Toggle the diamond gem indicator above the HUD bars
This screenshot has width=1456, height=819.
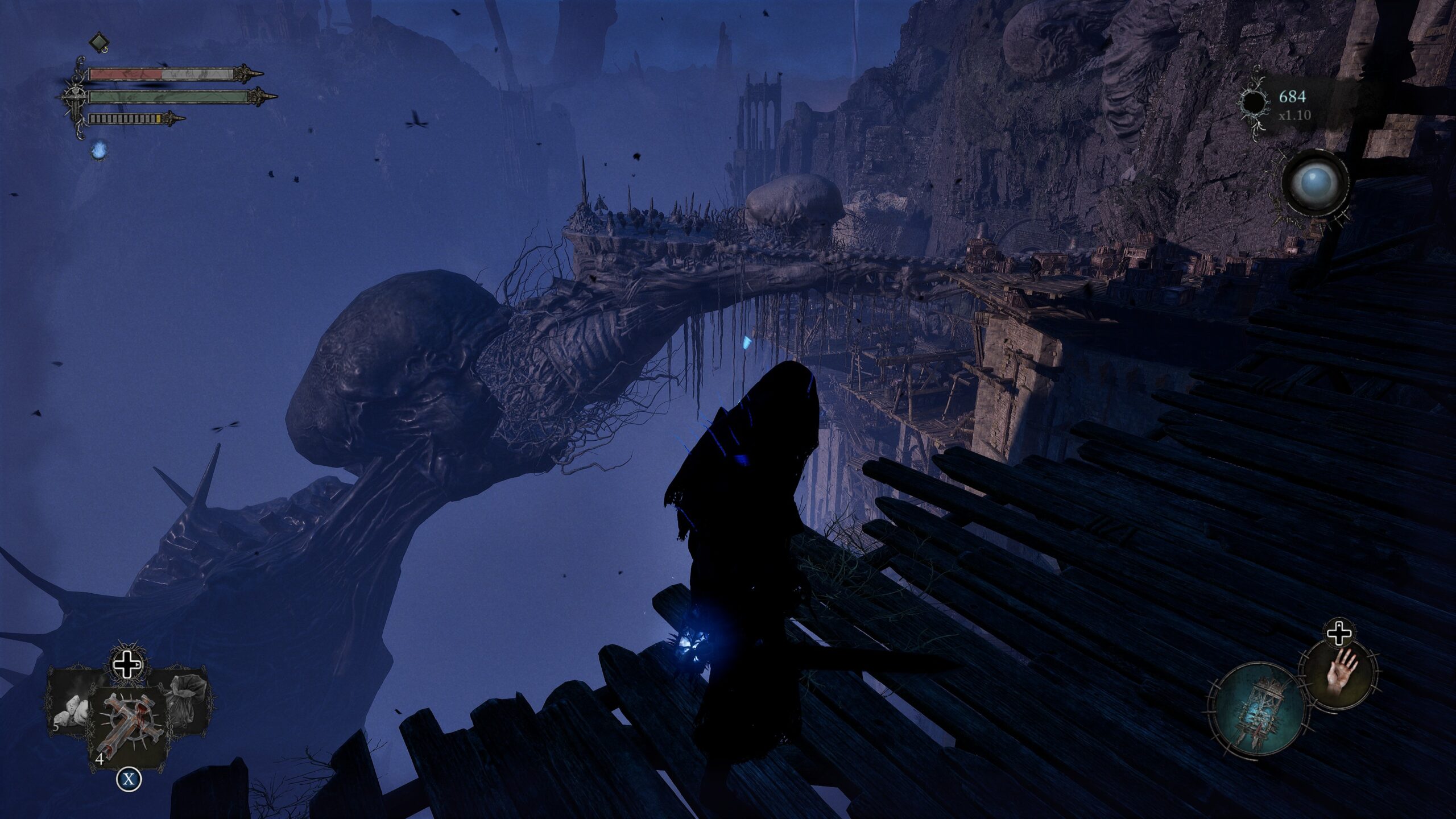tap(98, 42)
